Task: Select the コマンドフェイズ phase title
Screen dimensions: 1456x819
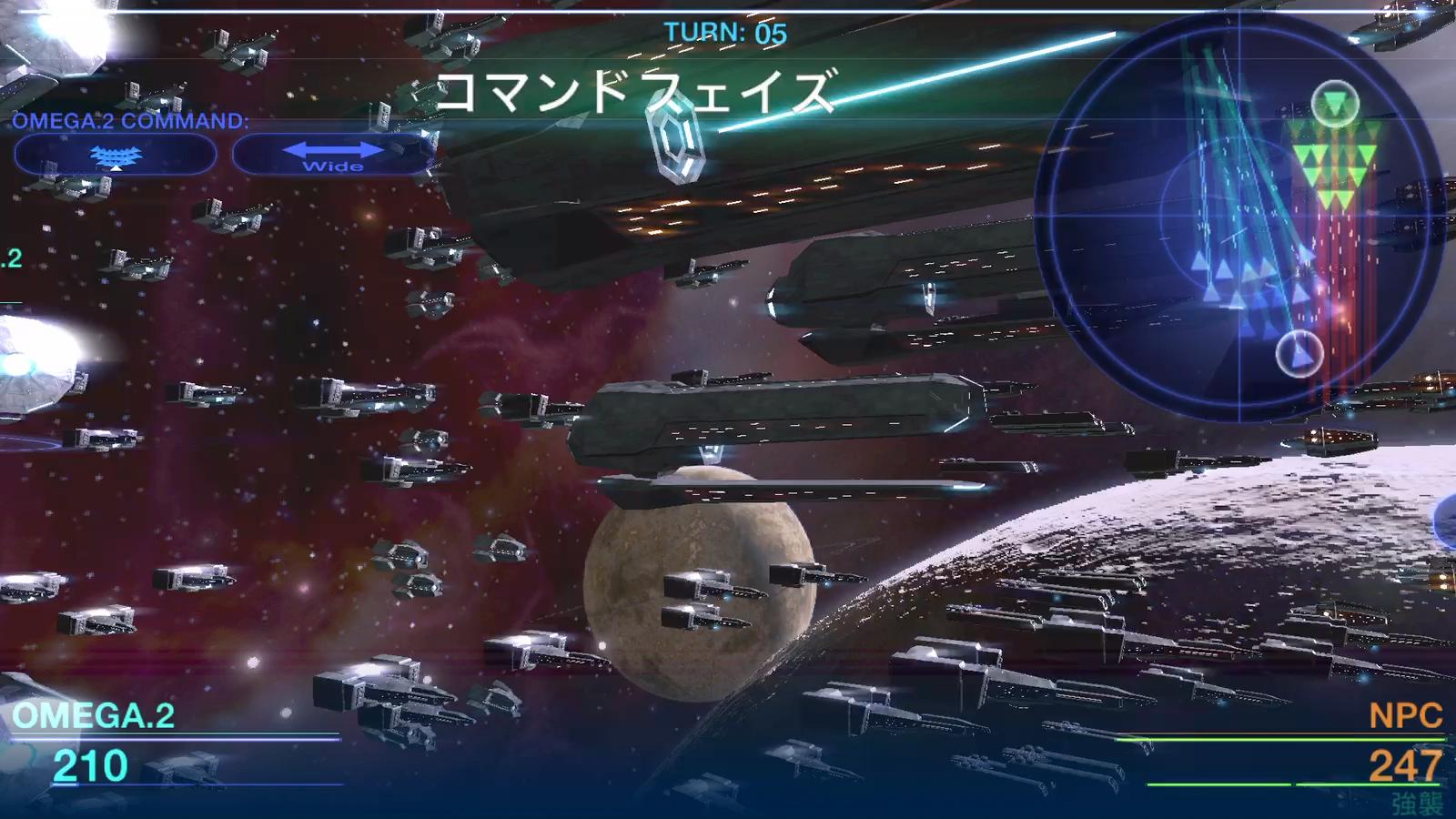Action: click(x=636, y=90)
